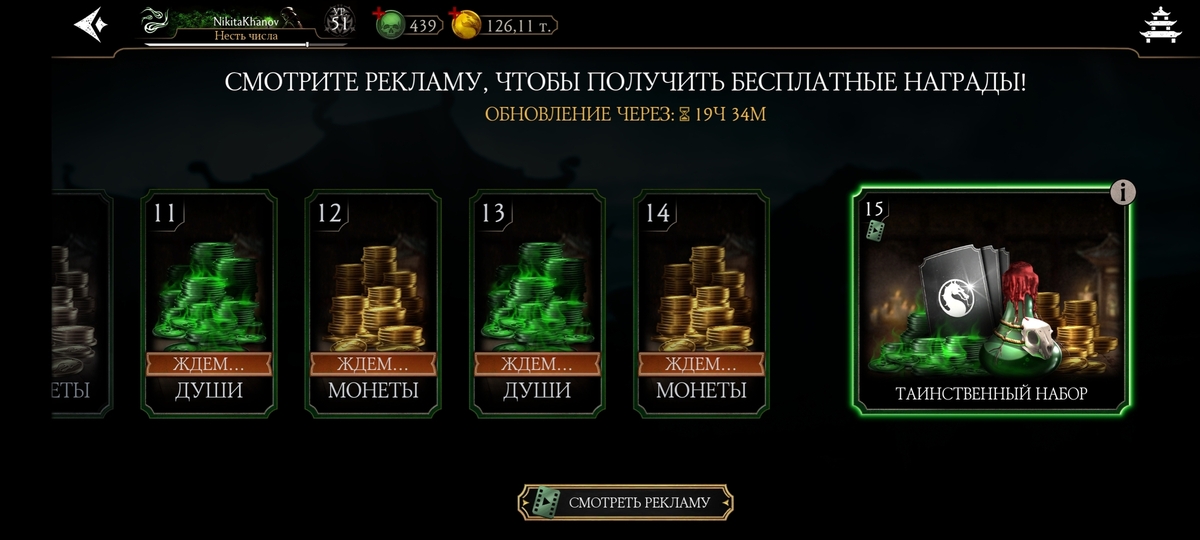This screenshot has height=540, width=1200.
Task: Open the pagoda home menu
Action: click(x=1161, y=25)
